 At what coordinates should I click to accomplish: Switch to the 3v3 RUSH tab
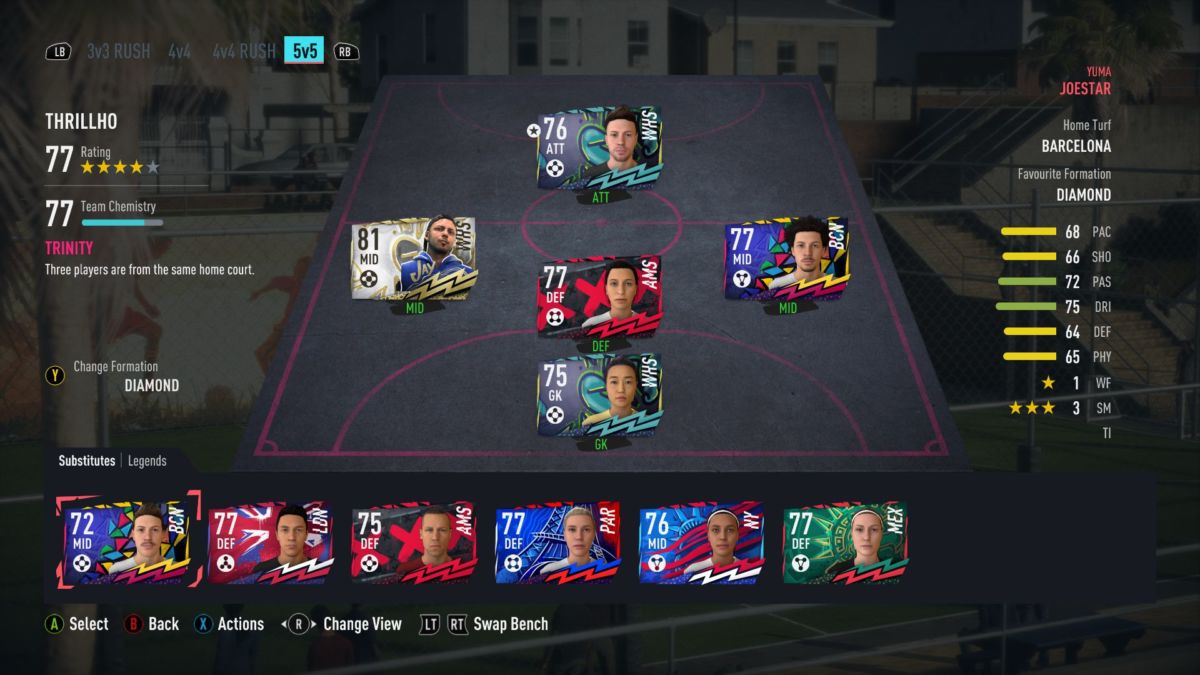(118, 51)
